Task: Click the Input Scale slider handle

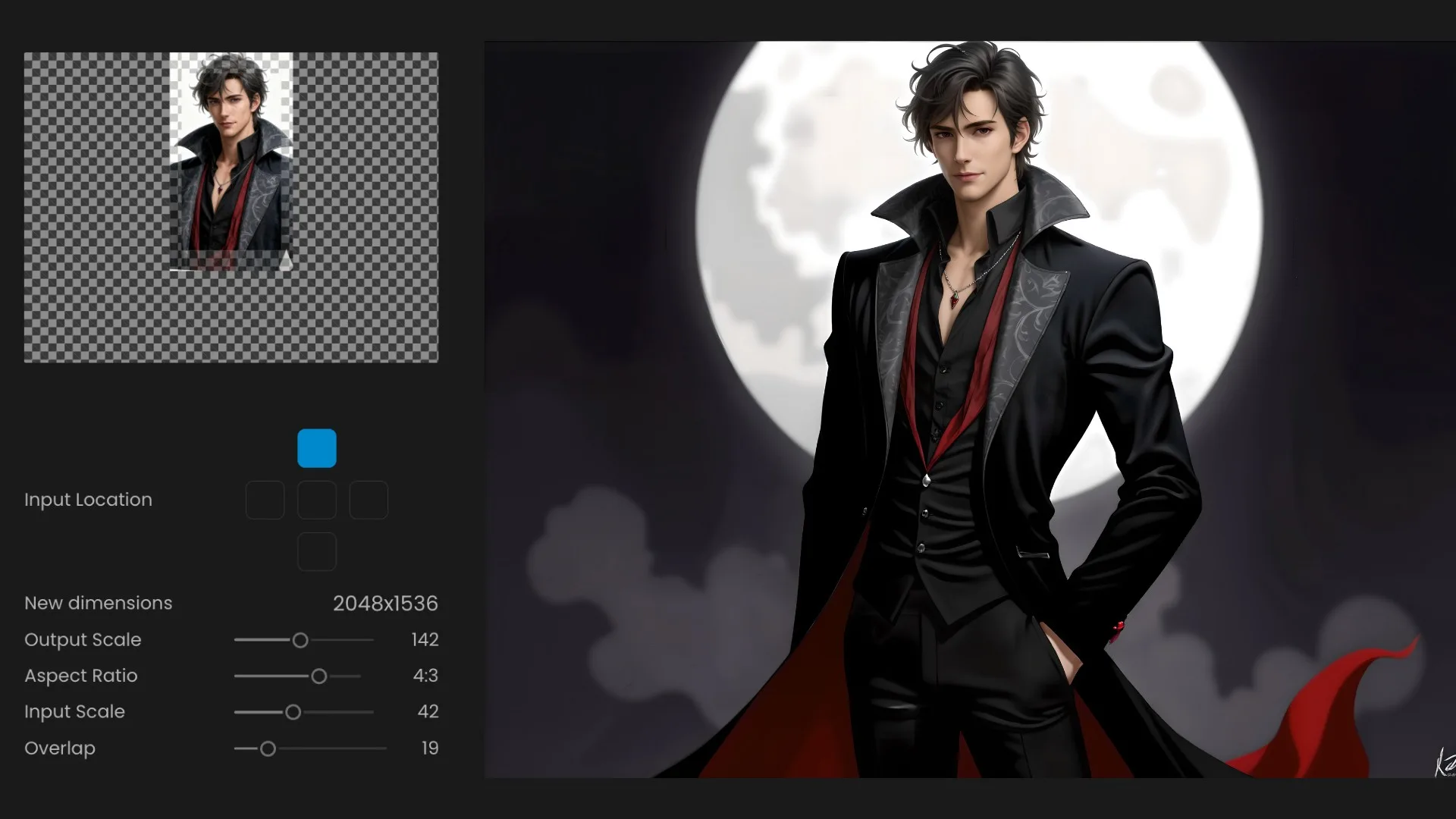Action: tap(293, 712)
